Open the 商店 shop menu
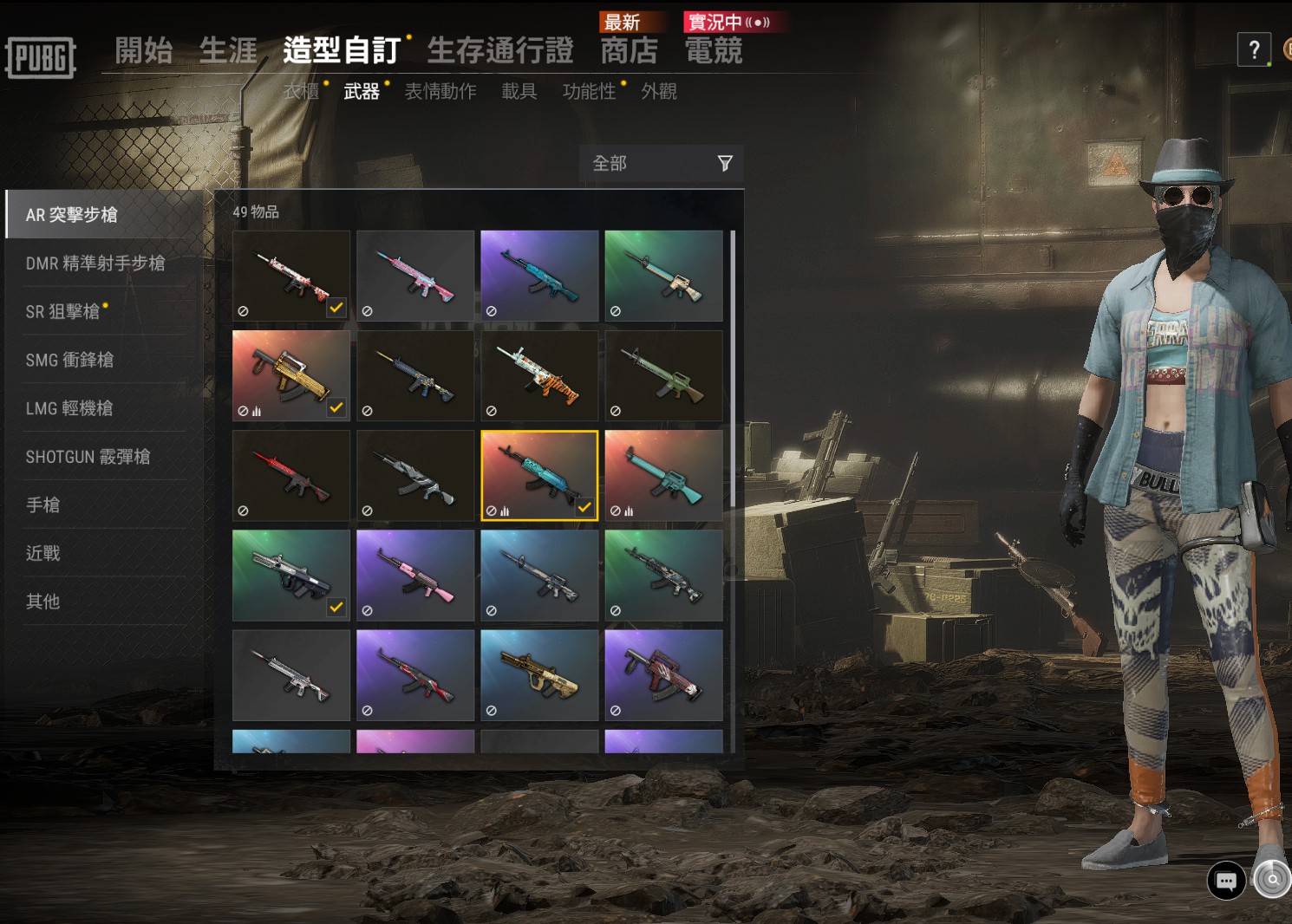Image resolution: width=1292 pixels, height=924 pixels. pyautogui.click(x=627, y=51)
